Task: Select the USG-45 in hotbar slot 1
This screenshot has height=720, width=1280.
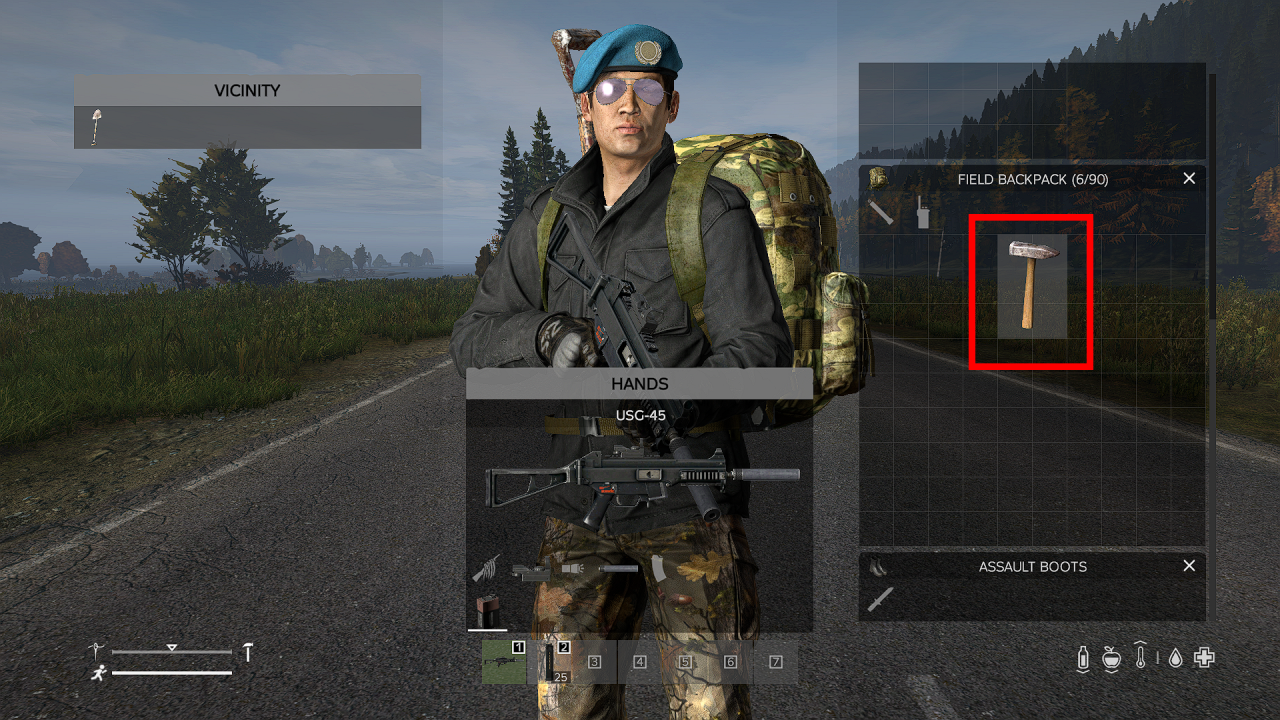Action: point(504,661)
